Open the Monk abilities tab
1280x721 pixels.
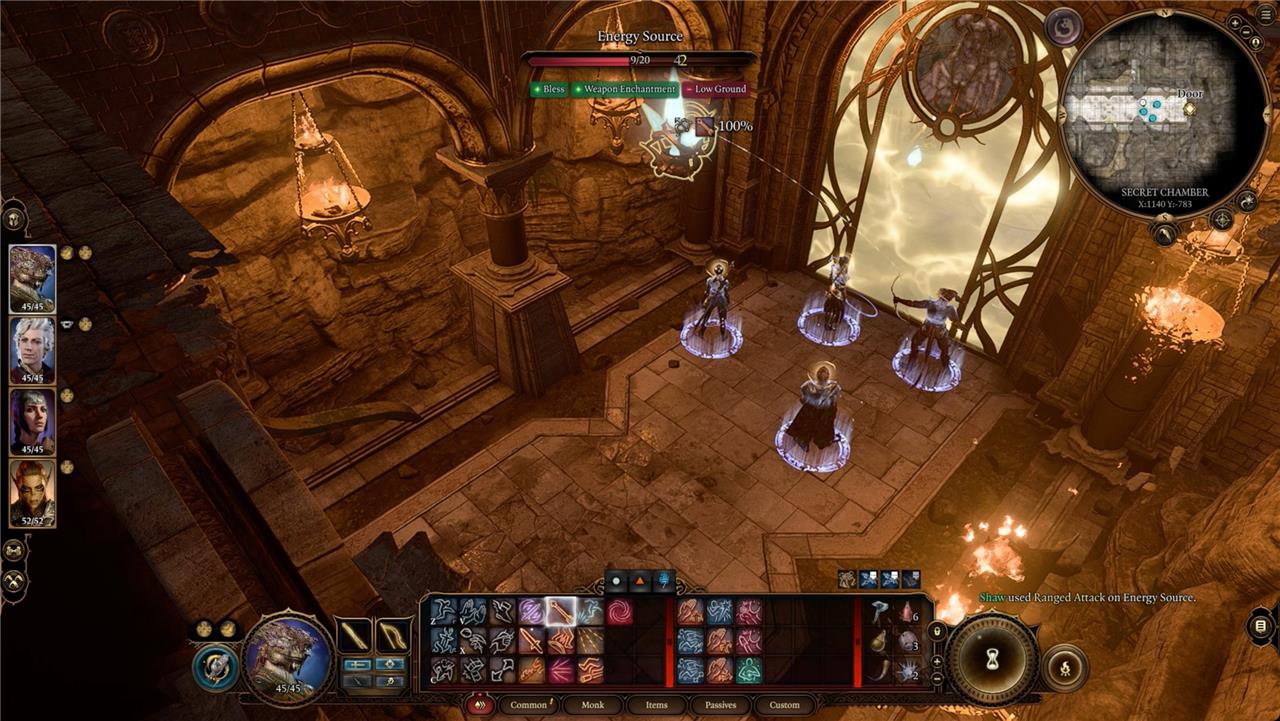[x=593, y=705]
